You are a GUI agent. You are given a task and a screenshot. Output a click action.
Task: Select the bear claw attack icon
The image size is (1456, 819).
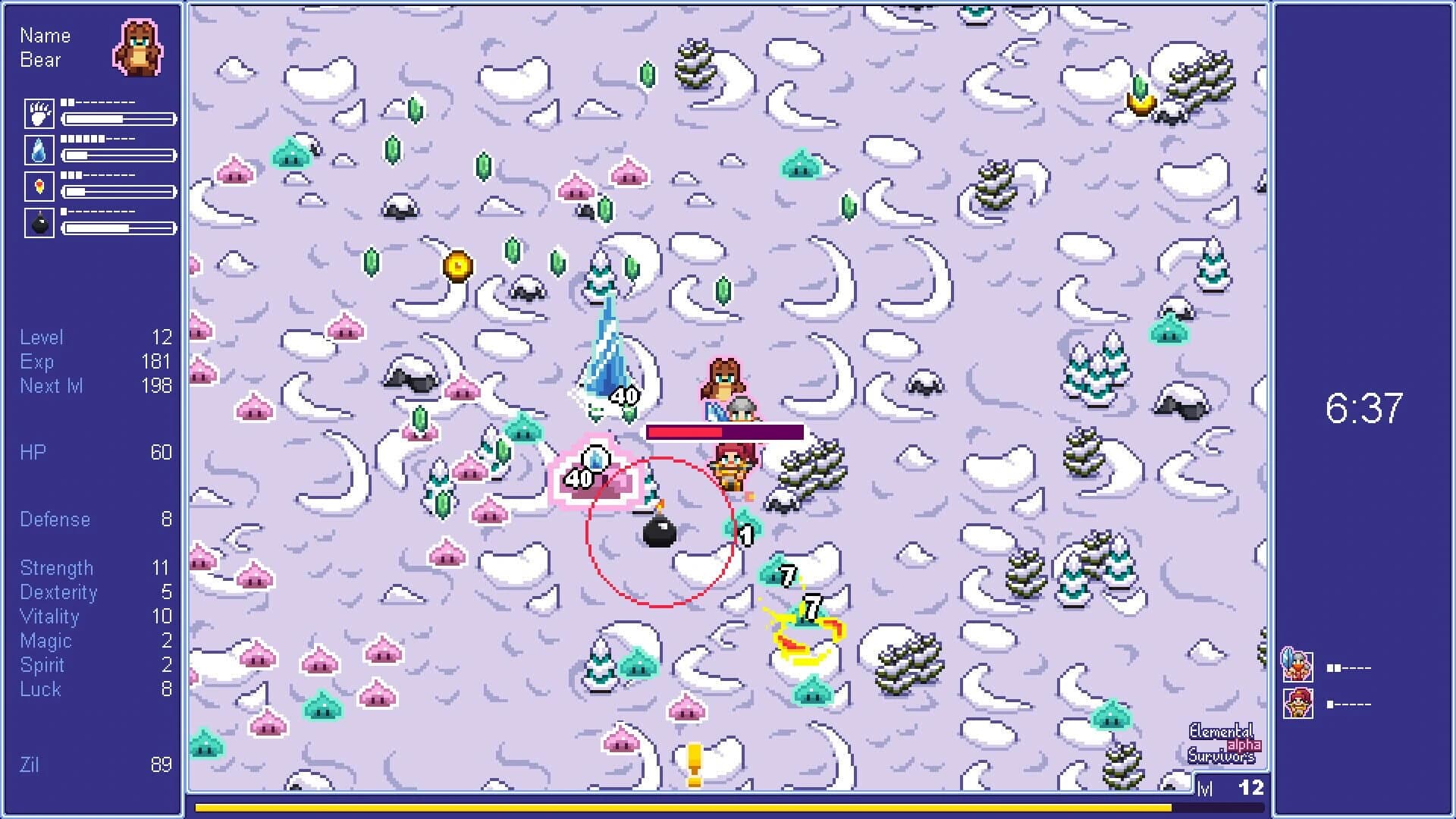[x=39, y=114]
